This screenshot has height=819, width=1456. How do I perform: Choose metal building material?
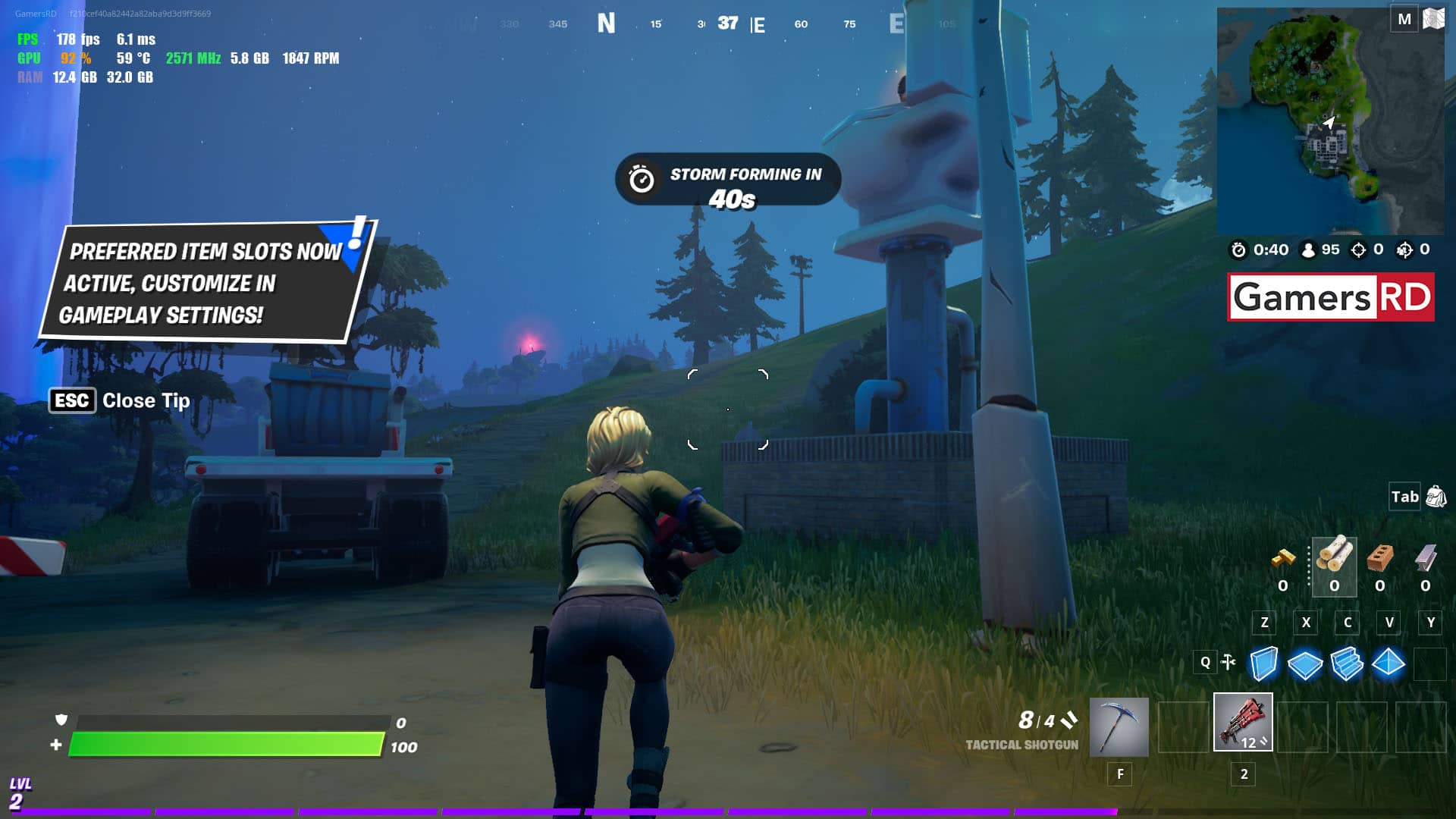point(1426,557)
